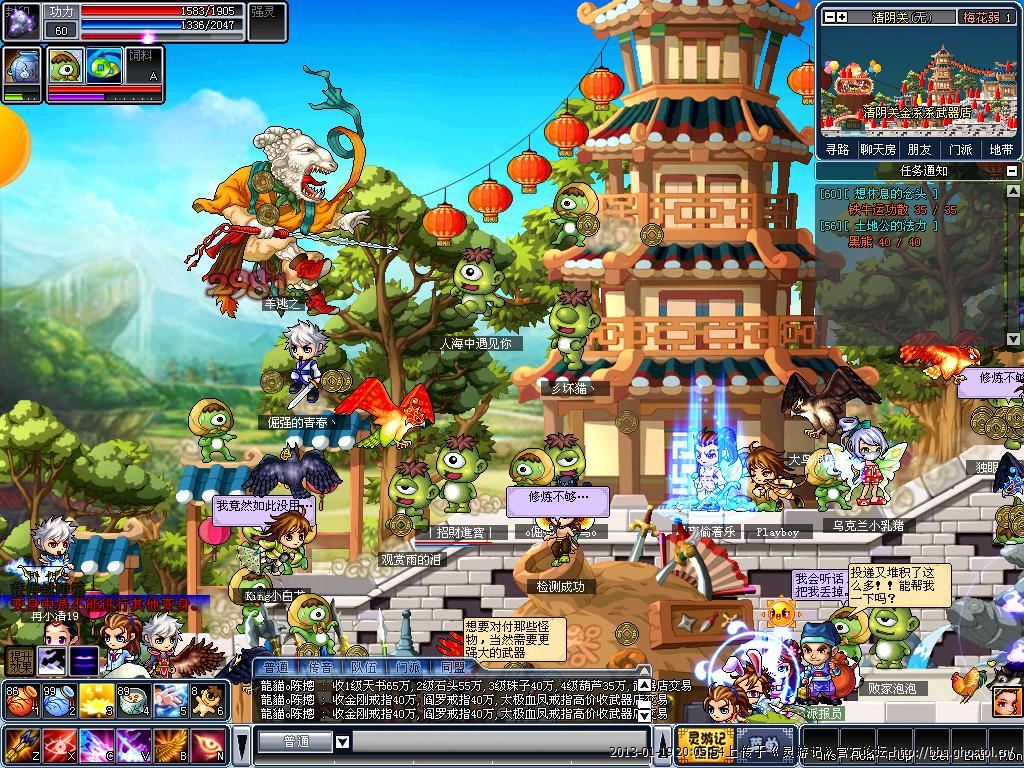Zoom out the minimap with minus button
This screenshot has width=1024, height=768.
click(x=828, y=17)
